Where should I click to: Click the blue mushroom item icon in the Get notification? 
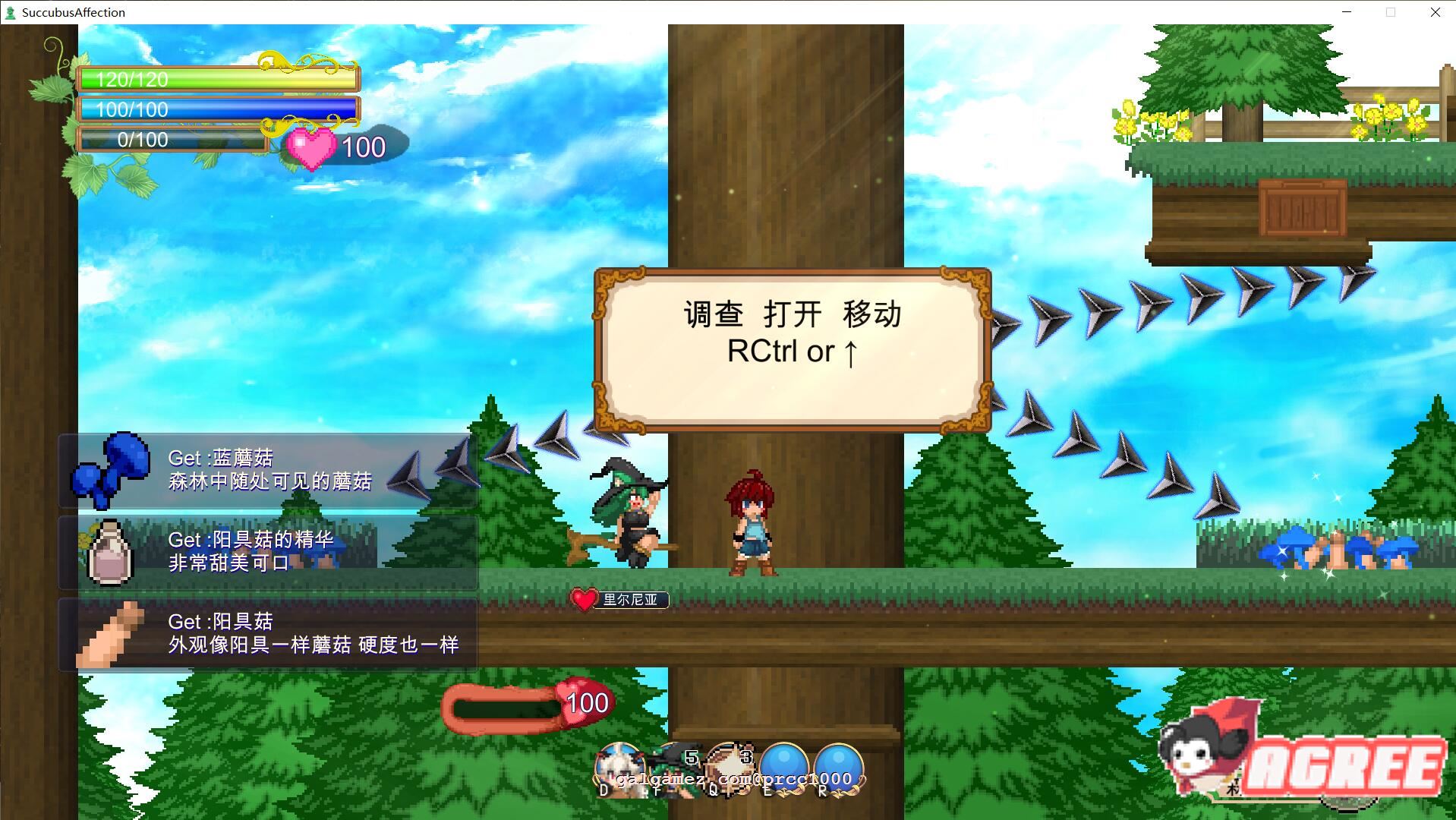coord(112,471)
